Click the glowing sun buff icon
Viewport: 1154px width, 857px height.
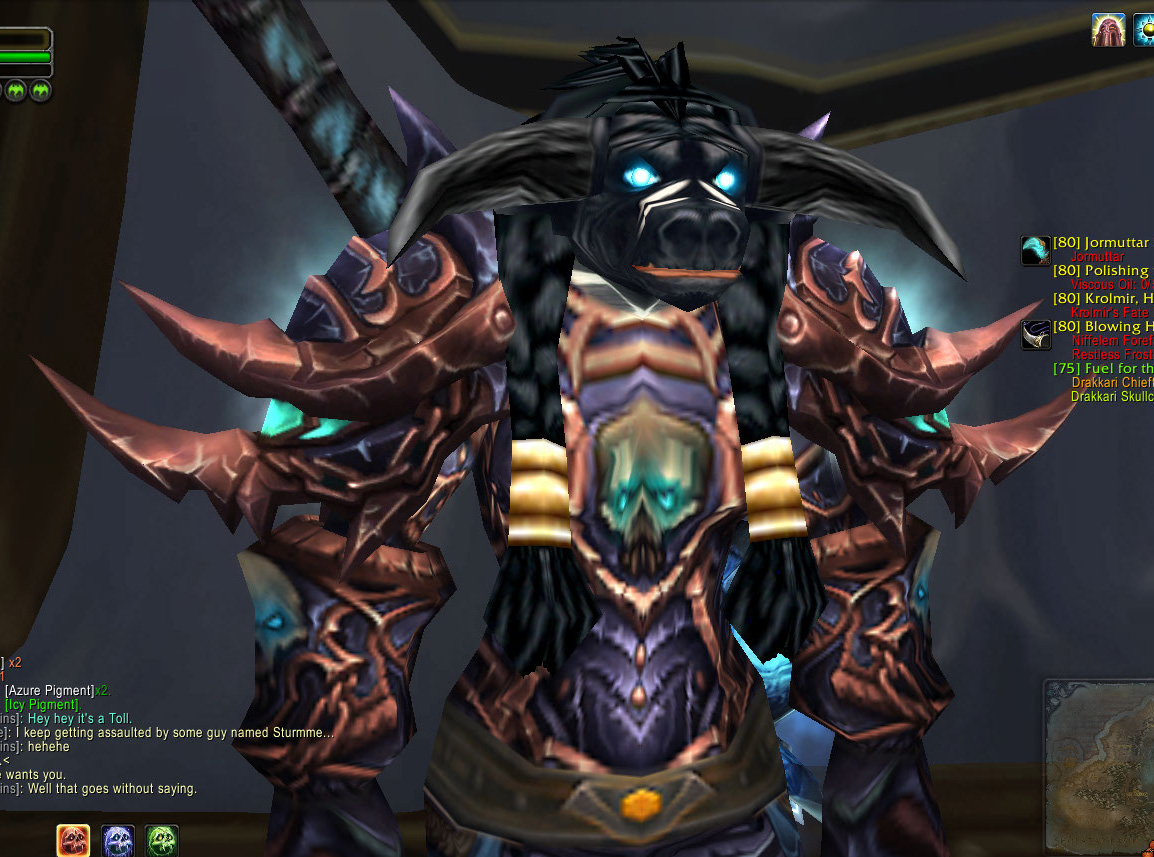click(x=1145, y=29)
